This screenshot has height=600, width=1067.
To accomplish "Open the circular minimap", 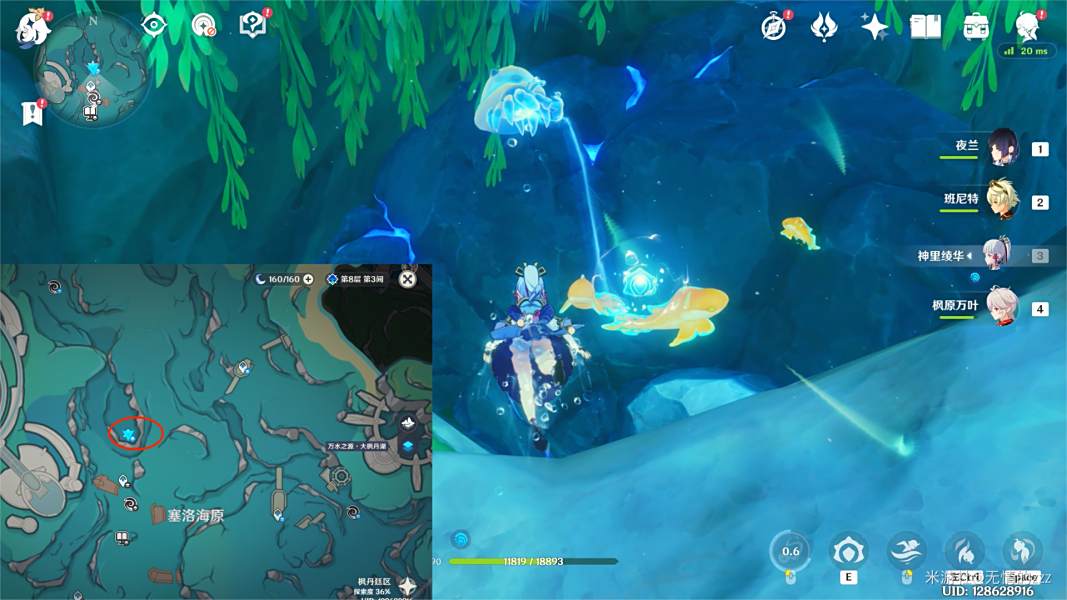I will [x=93, y=80].
